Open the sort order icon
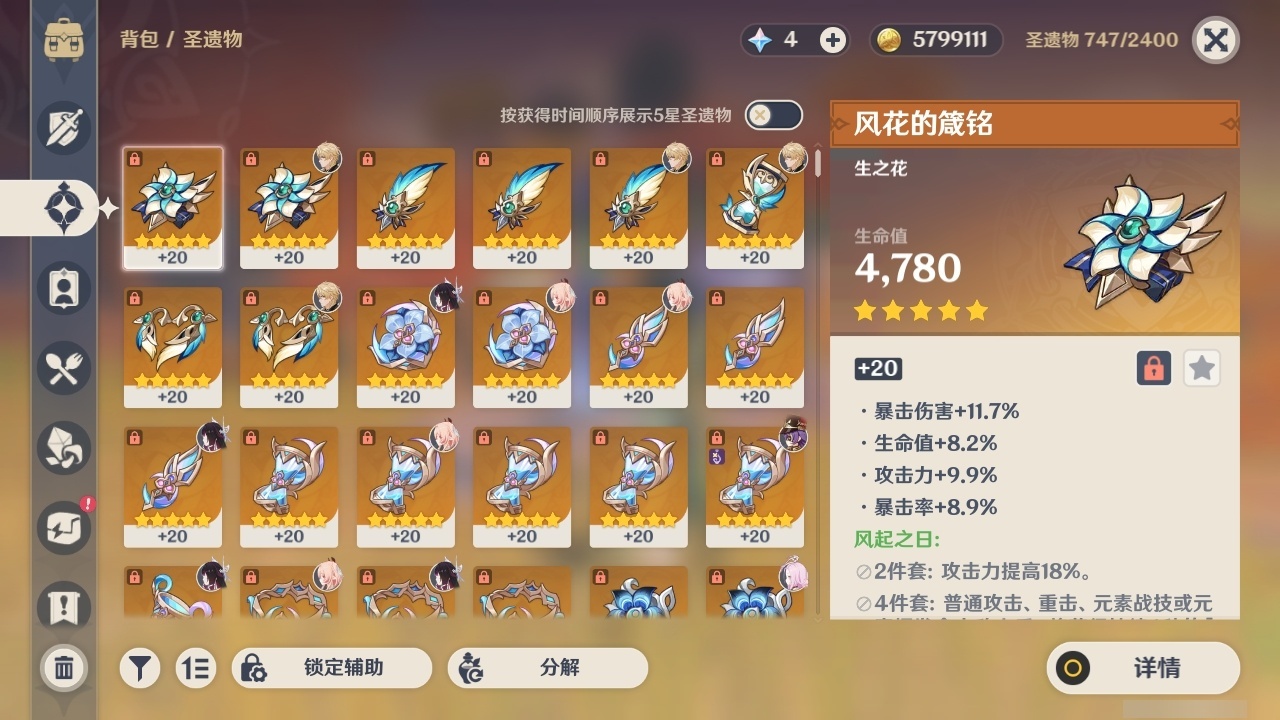The image size is (1280, 720). click(x=196, y=668)
